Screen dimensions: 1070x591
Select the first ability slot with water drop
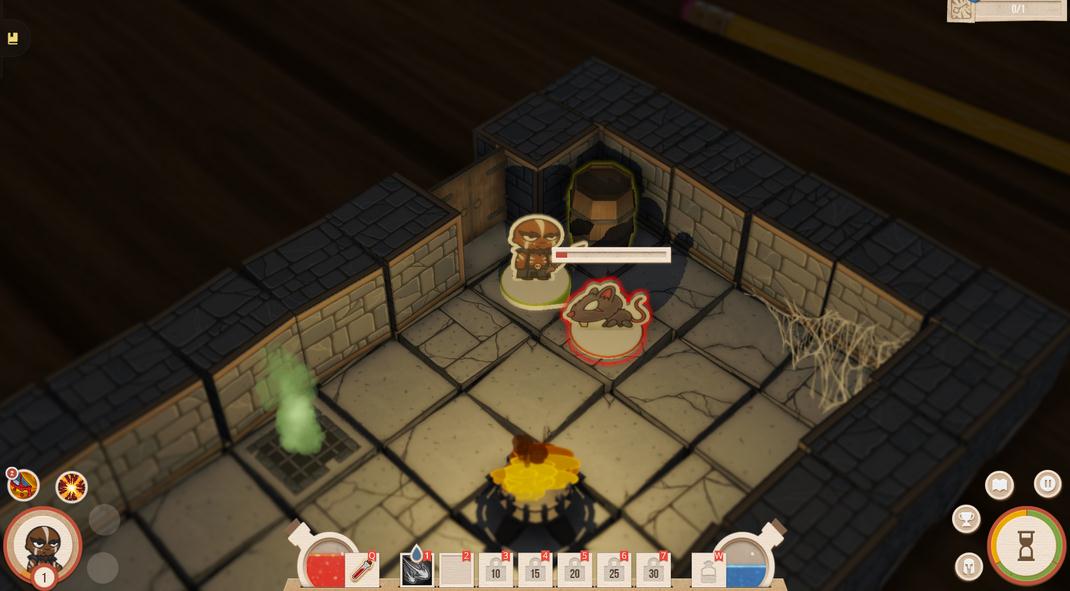pyautogui.click(x=416, y=570)
